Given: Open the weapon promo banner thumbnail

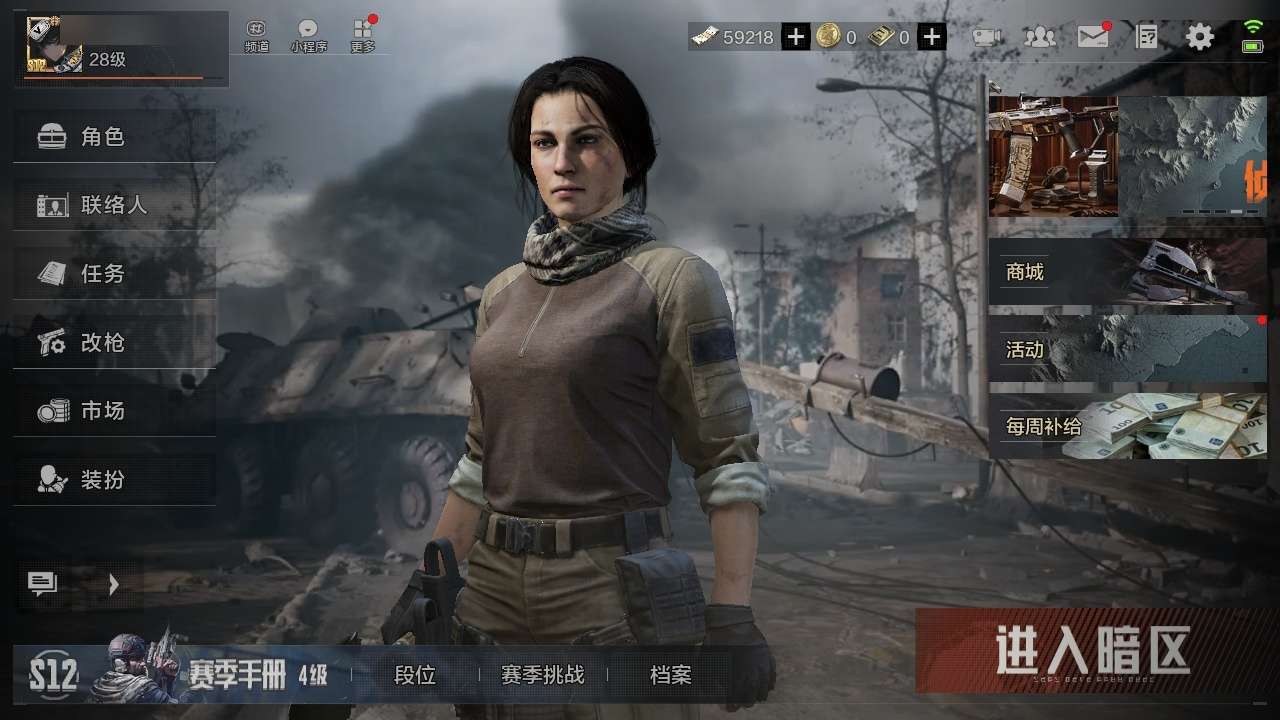Looking at the screenshot, I should tap(1053, 156).
